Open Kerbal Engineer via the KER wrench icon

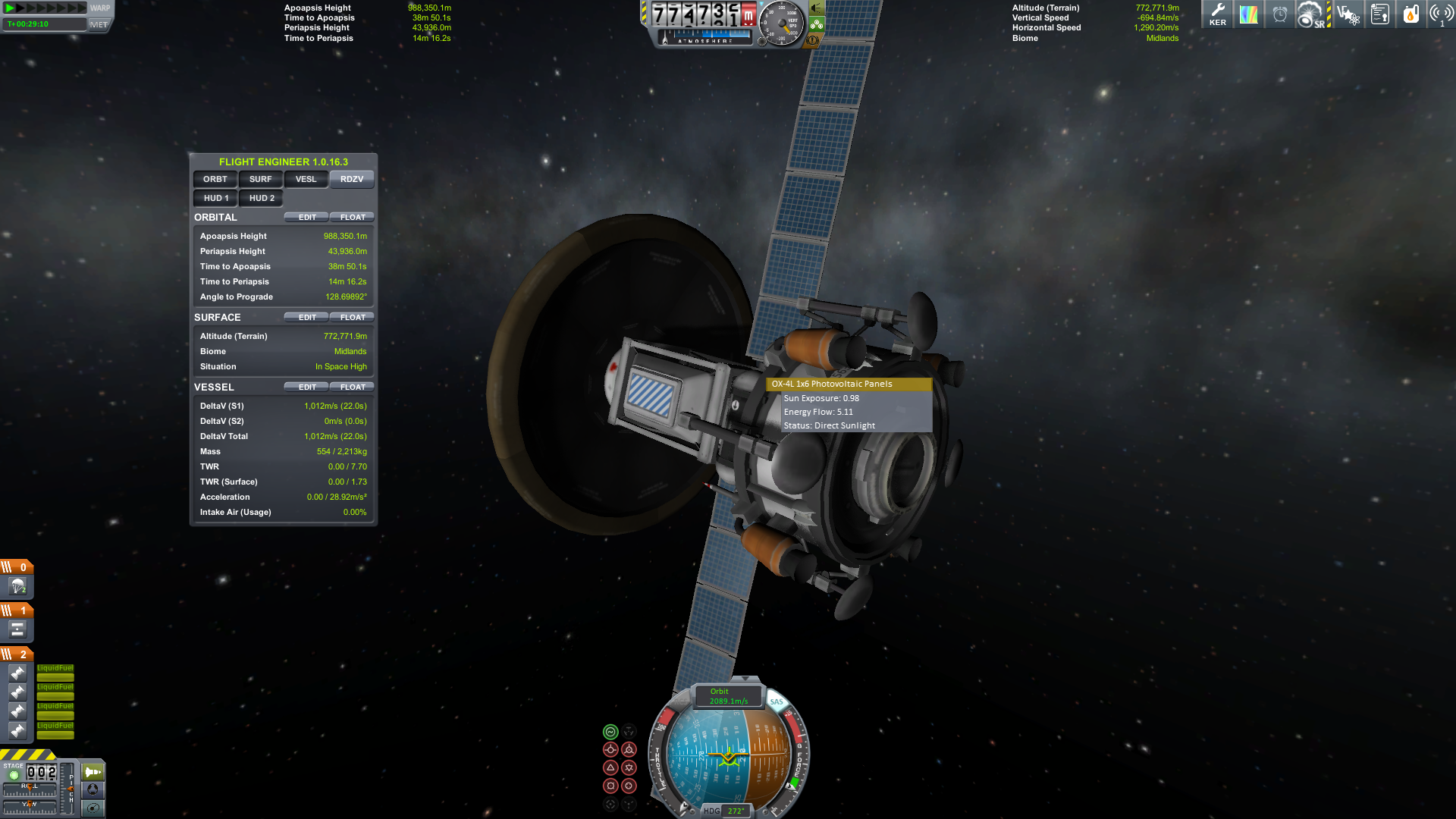point(1217,14)
